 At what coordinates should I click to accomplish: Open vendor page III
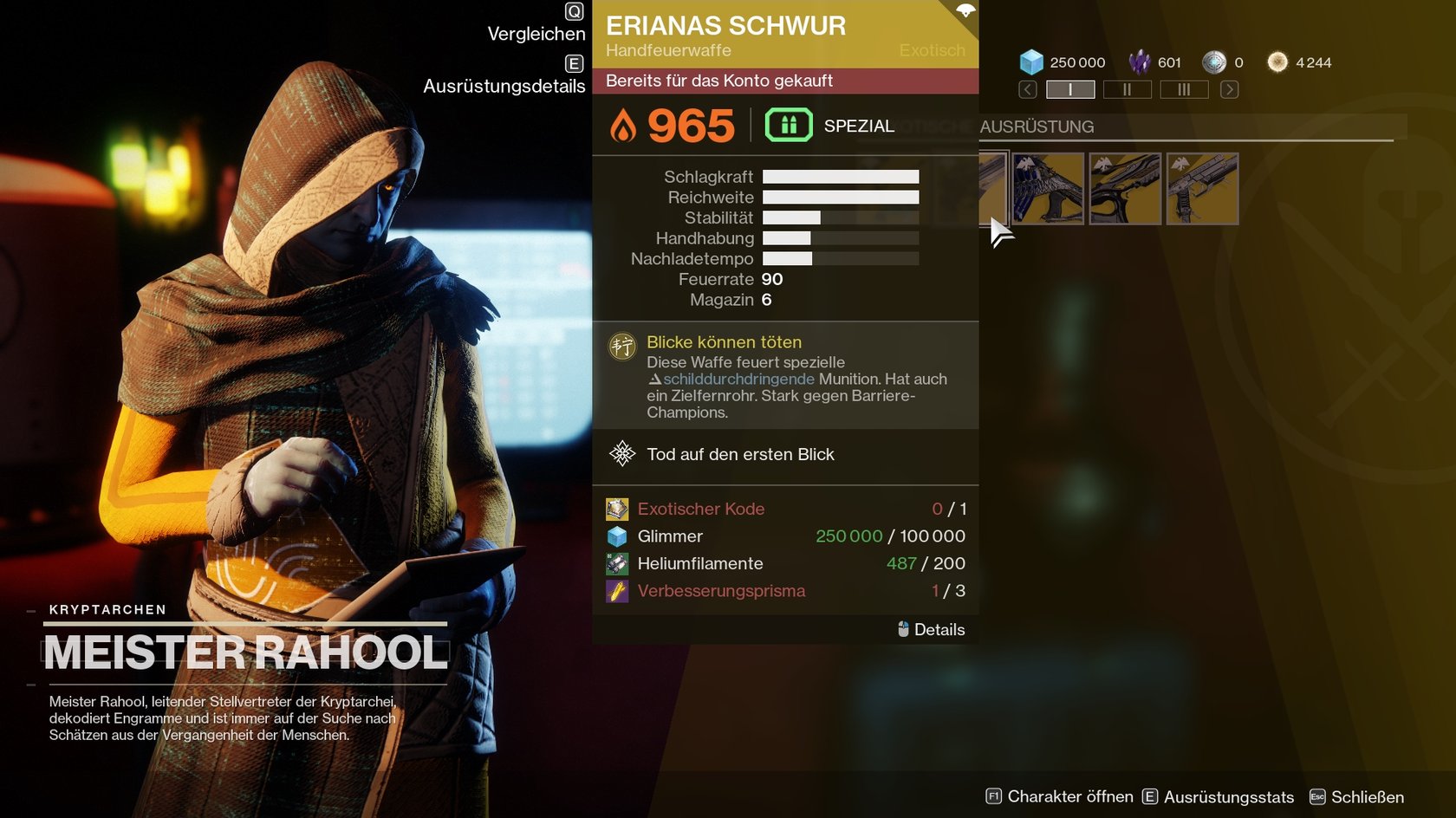point(1184,89)
